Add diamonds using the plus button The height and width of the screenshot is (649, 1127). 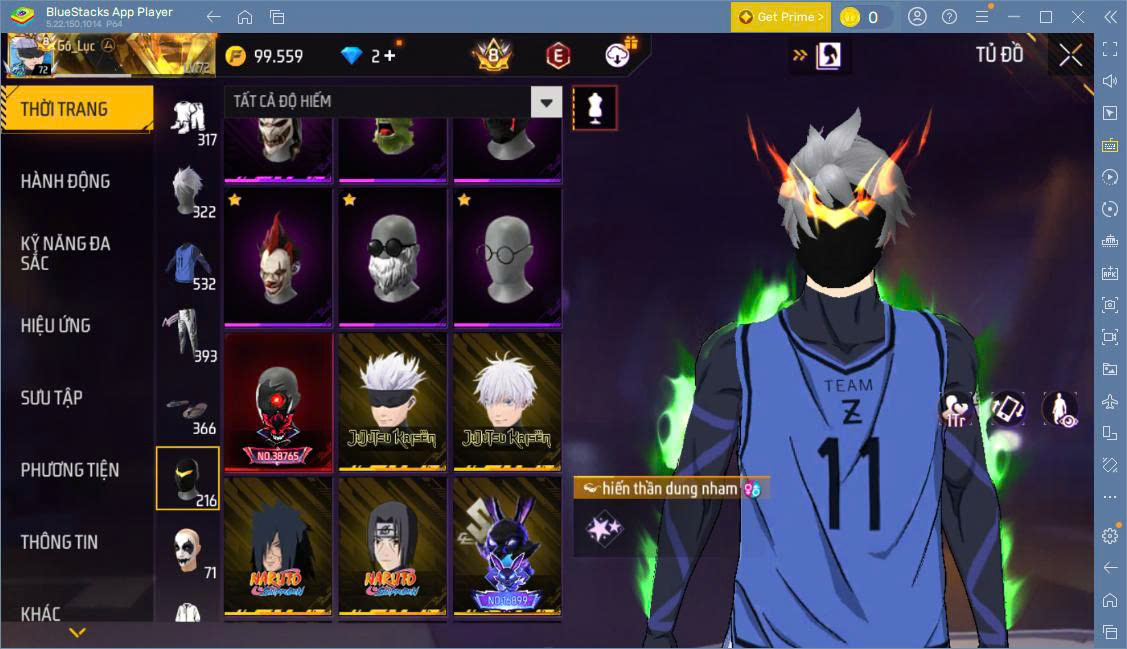click(x=389, y=56)
